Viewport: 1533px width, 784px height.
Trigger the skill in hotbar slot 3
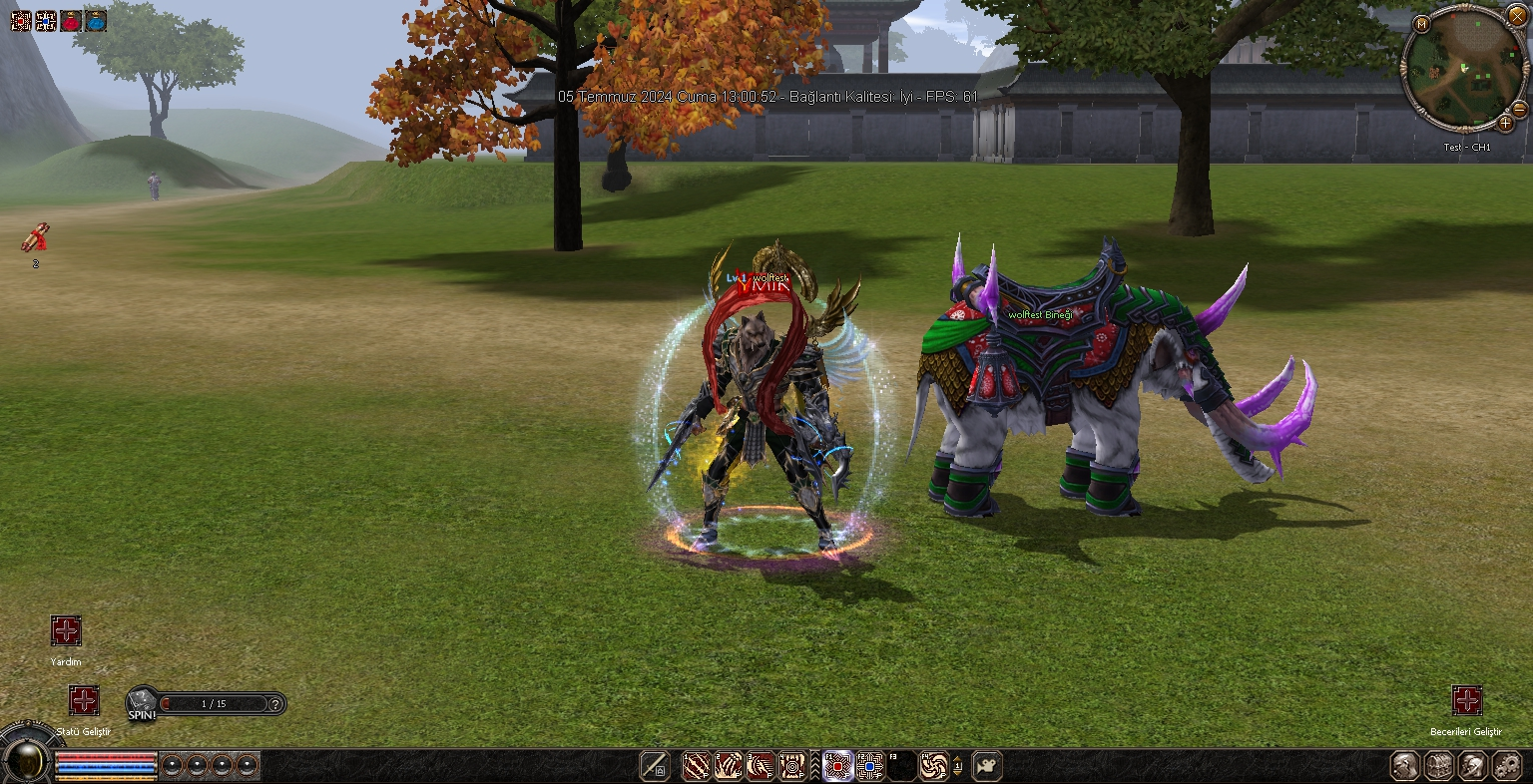point(761,766)
